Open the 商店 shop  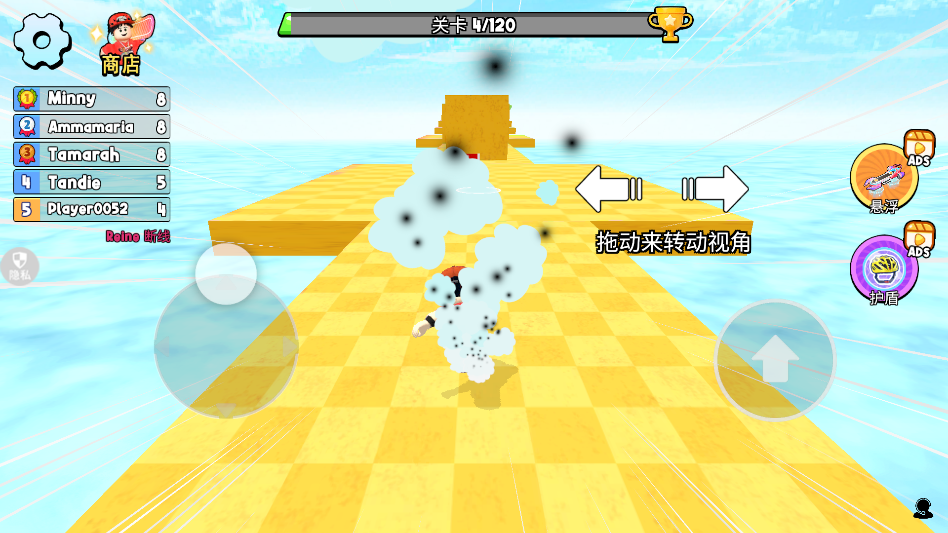[121, 44]
